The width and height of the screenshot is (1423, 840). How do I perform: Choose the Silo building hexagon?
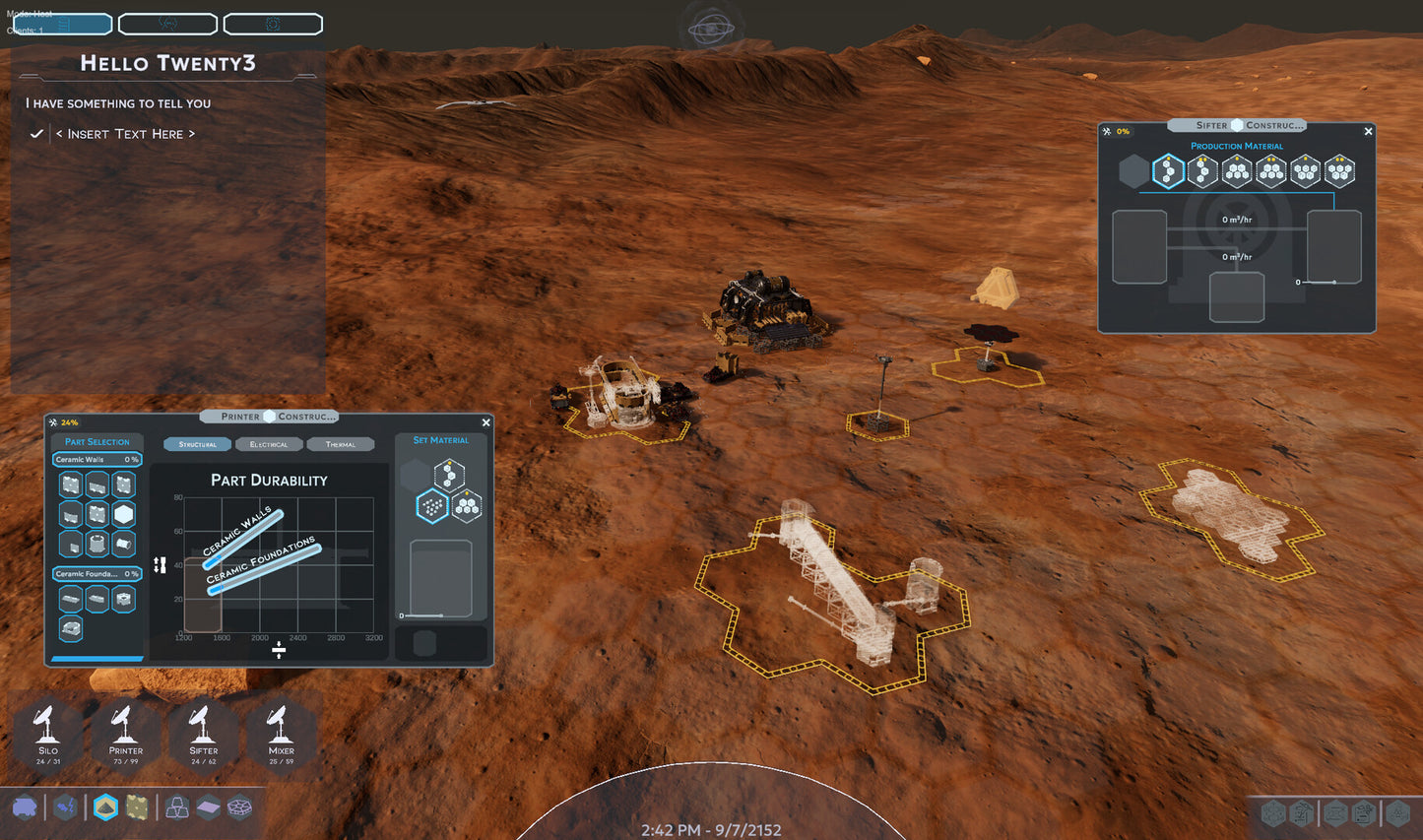[48, 733]
